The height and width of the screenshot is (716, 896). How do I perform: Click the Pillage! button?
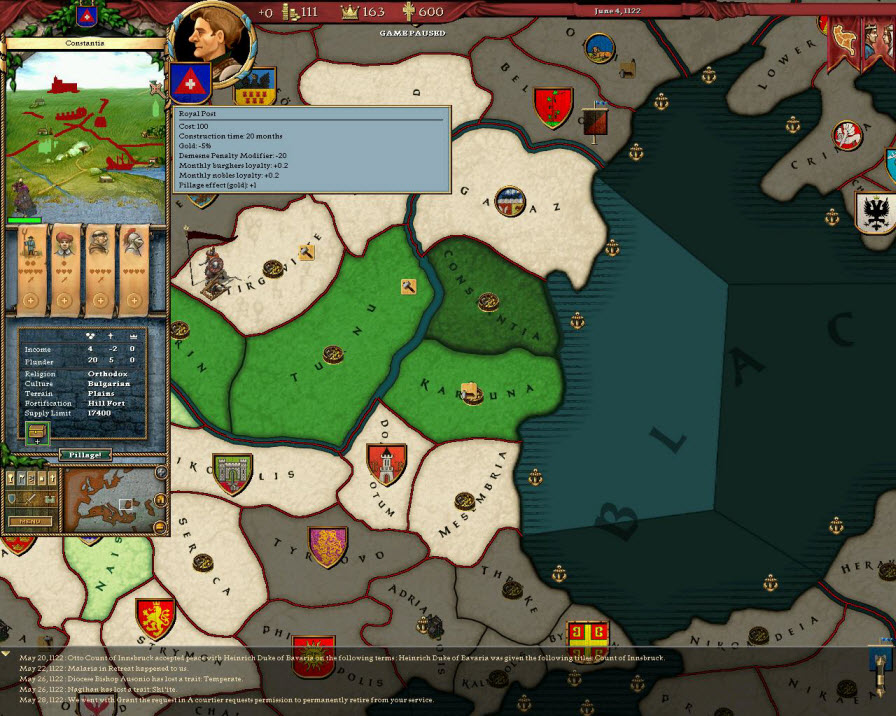[85, 455]
